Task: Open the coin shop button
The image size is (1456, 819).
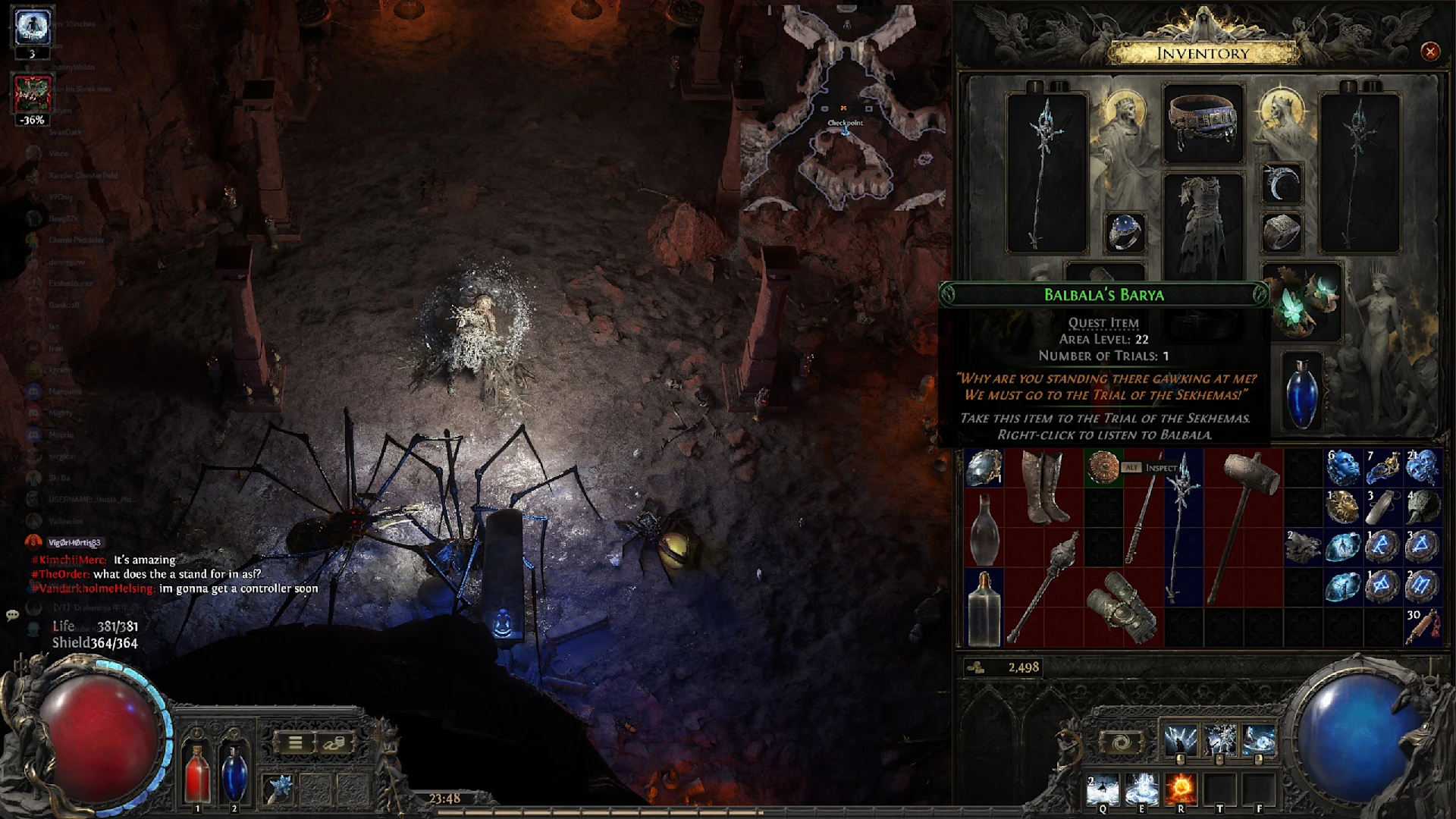Action: click(x=334, y=743)
